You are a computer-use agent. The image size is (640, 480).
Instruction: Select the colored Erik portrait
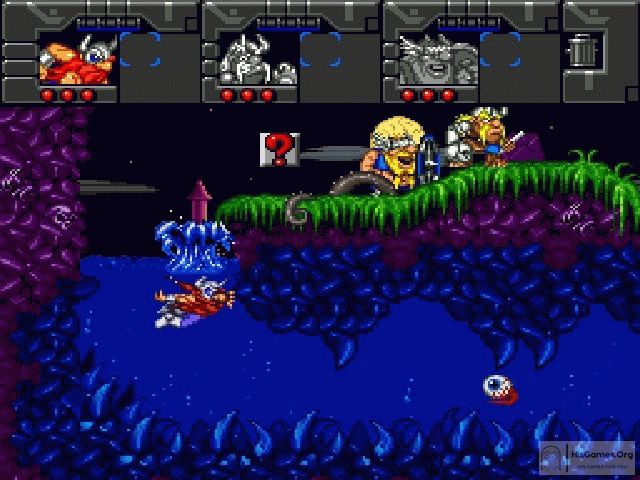(72, 60)
